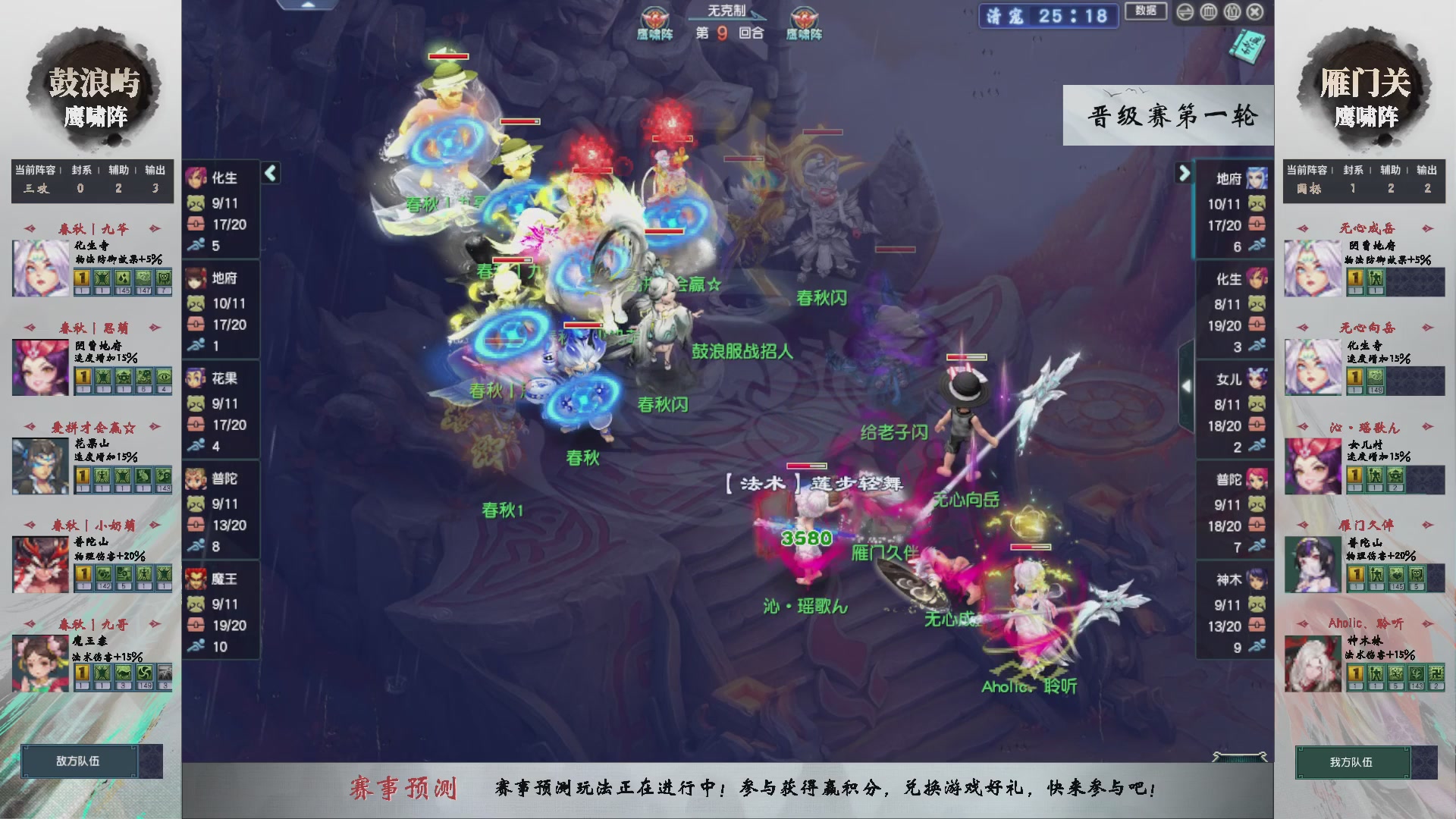
Task: Collapse the left team panel with its arrow chevron
Action: (269, 173)
